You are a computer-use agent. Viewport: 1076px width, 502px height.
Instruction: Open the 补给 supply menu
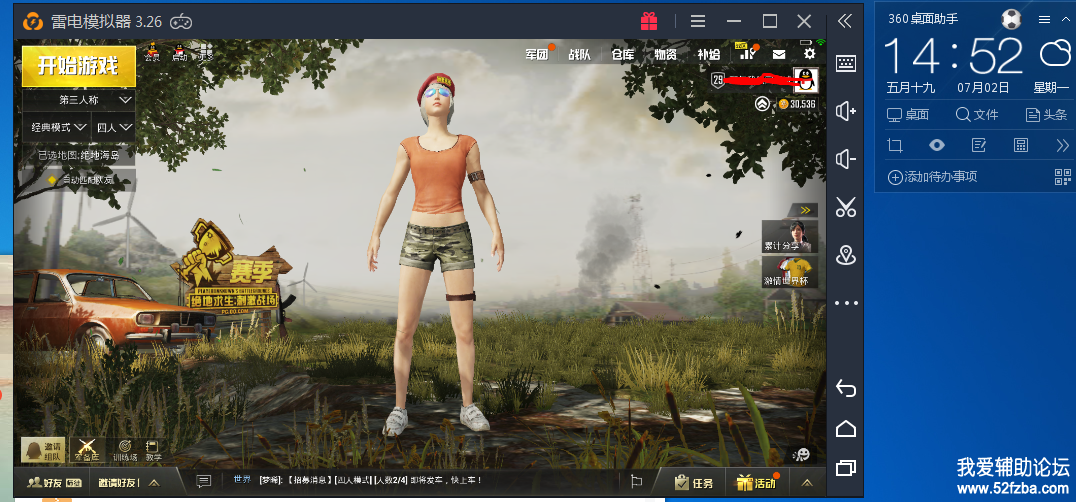708,55
